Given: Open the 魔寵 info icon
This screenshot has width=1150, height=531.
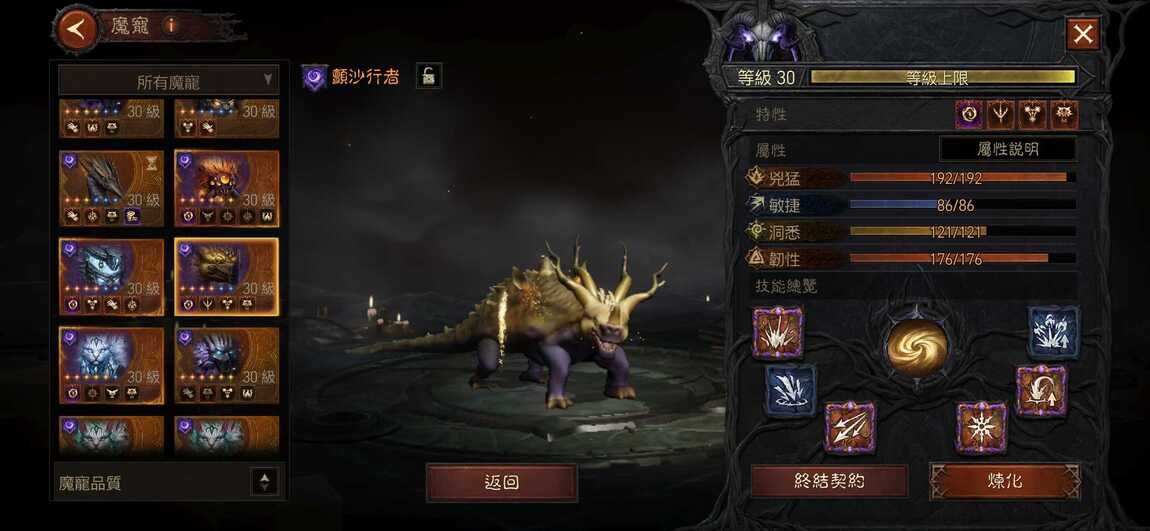Looking at the screenshot, I should coord(171,26).
